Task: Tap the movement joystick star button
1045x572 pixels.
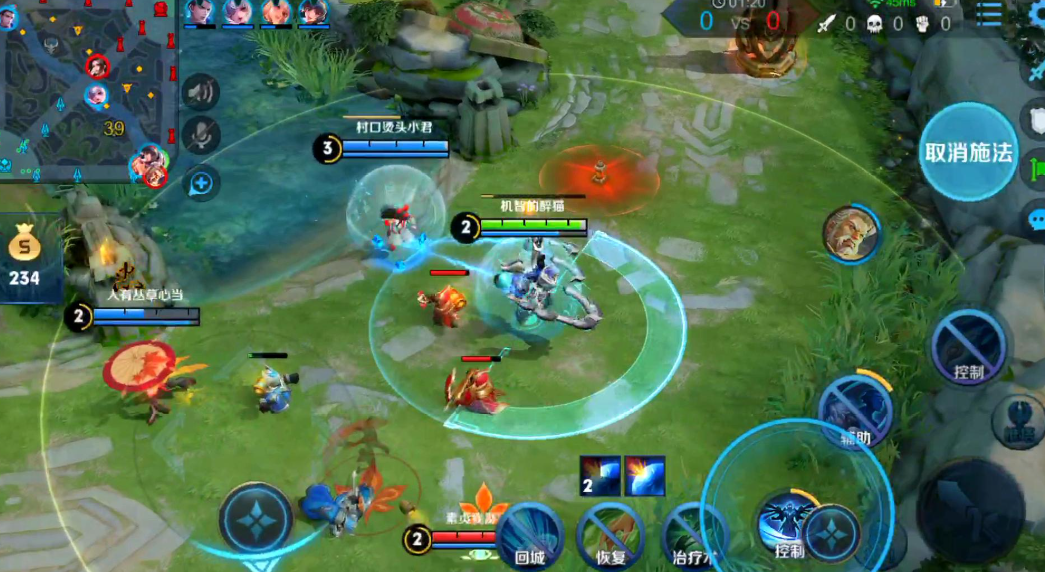Action: tap(256, 518)
